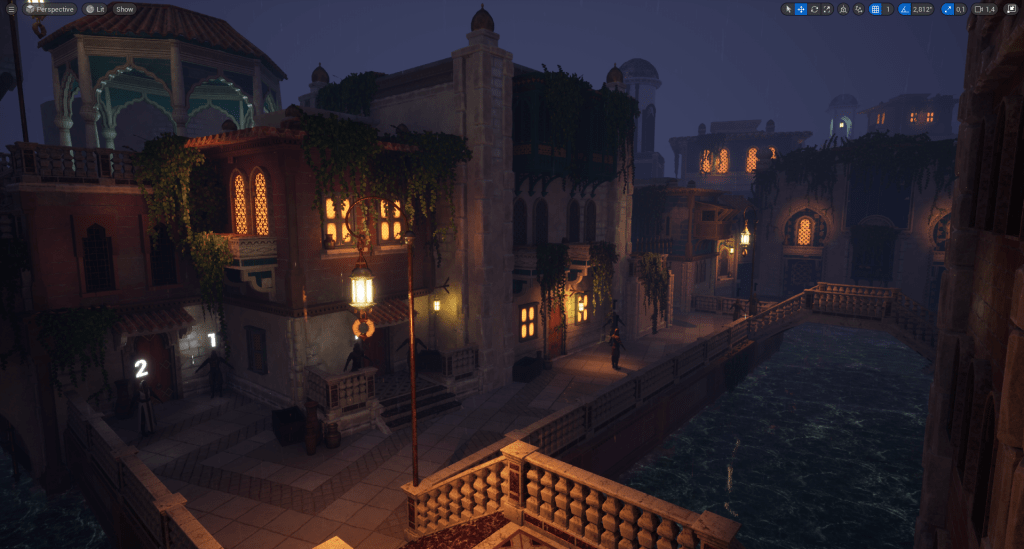Viewport: 1024px width, 549px height.
Task: Toggle scale snapping arrow icon
Action: (x=947, y=9)
